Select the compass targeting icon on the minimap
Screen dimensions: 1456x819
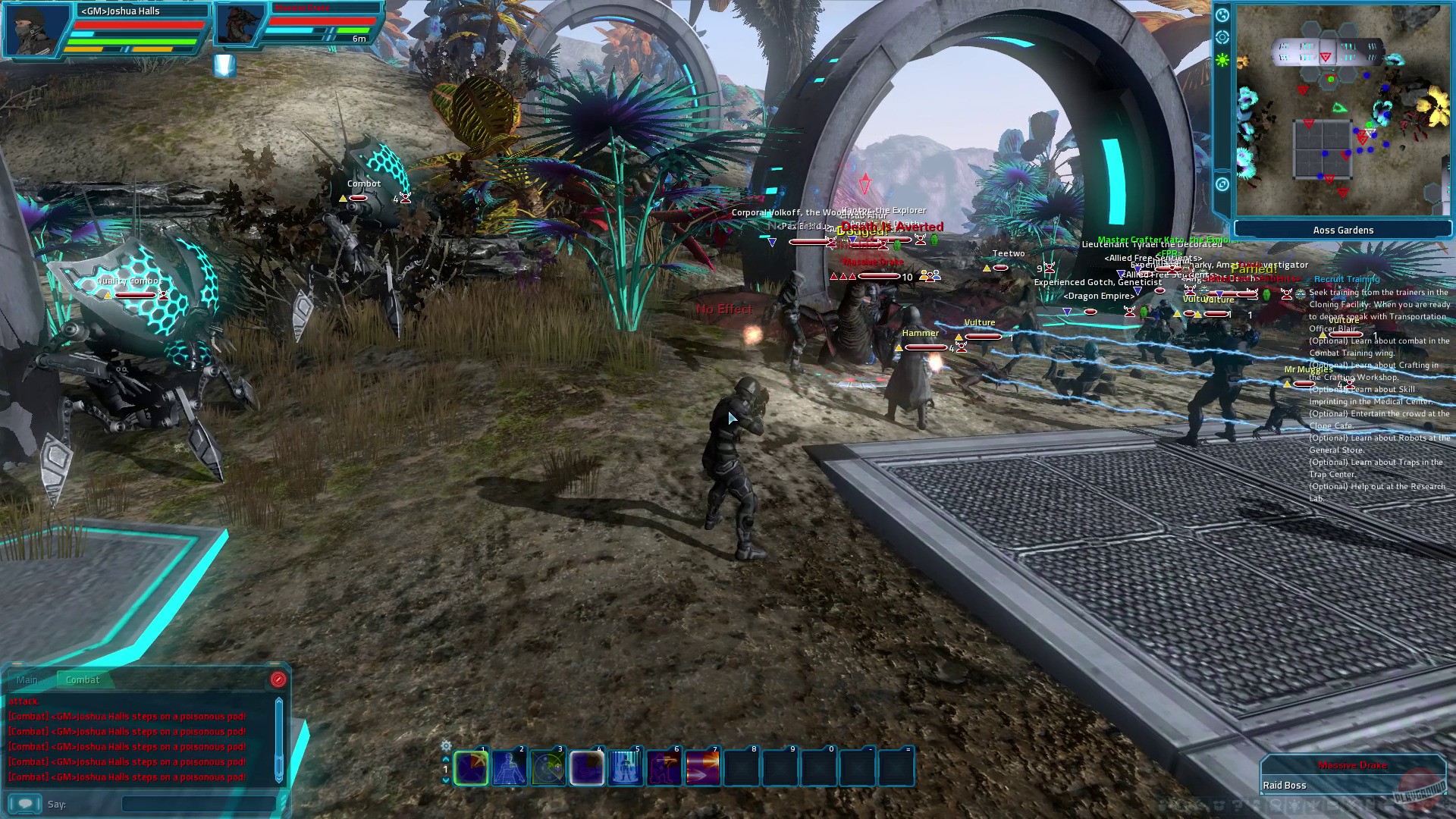point(1222,38)
